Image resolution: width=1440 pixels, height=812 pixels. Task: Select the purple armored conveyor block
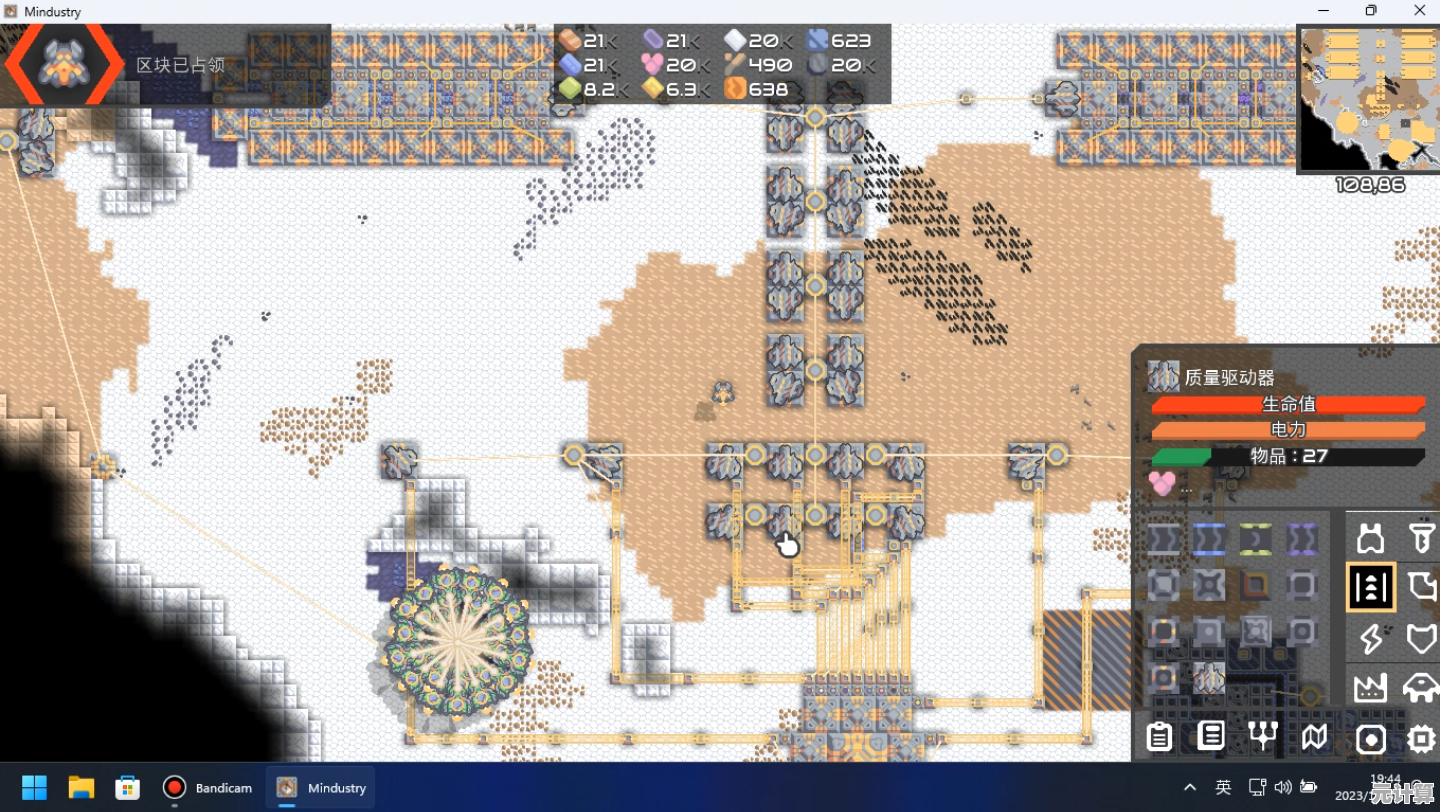tap(1301, 540)
